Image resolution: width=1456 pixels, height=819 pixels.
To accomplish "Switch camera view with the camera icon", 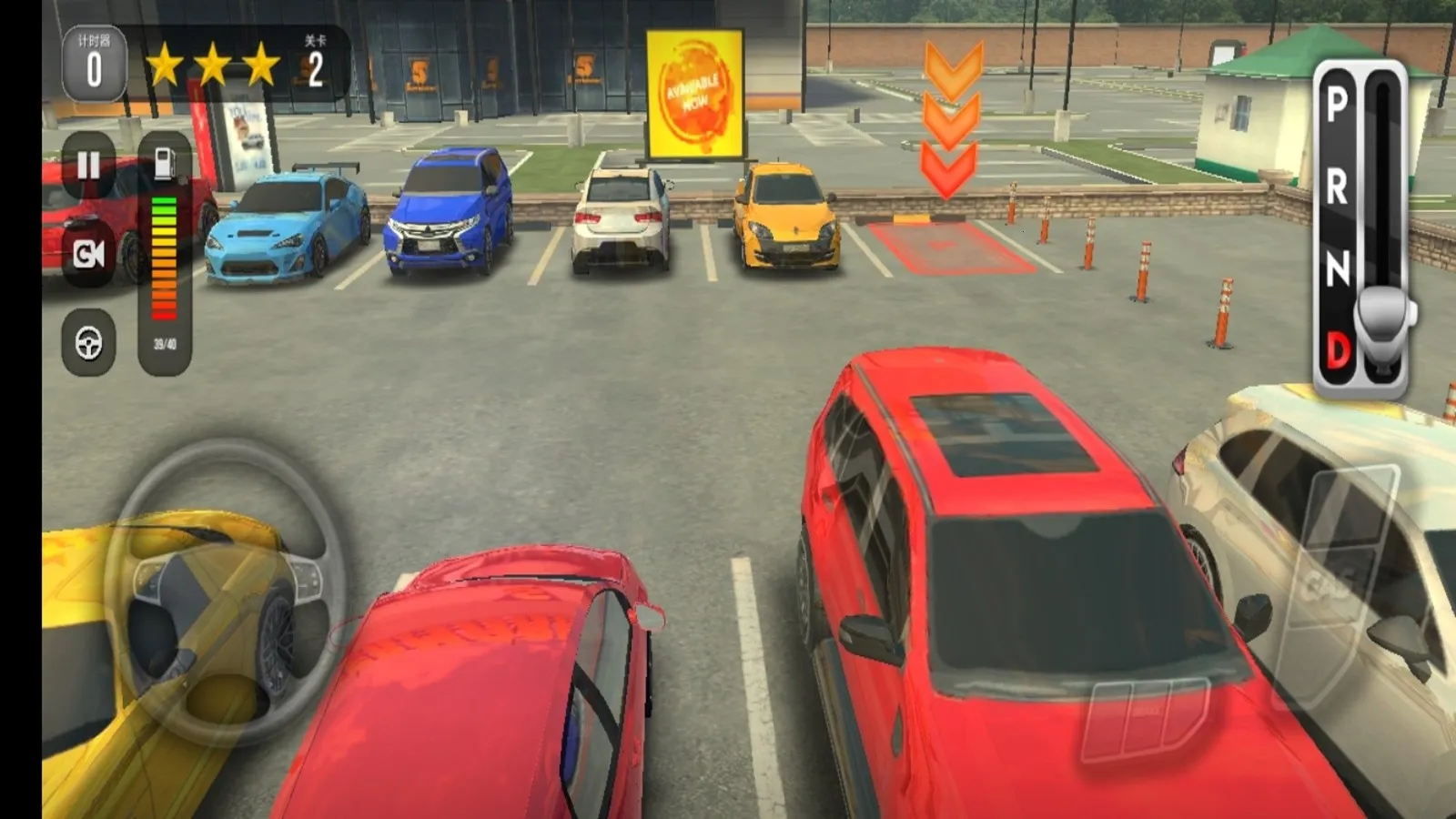I will pos(88,254).
